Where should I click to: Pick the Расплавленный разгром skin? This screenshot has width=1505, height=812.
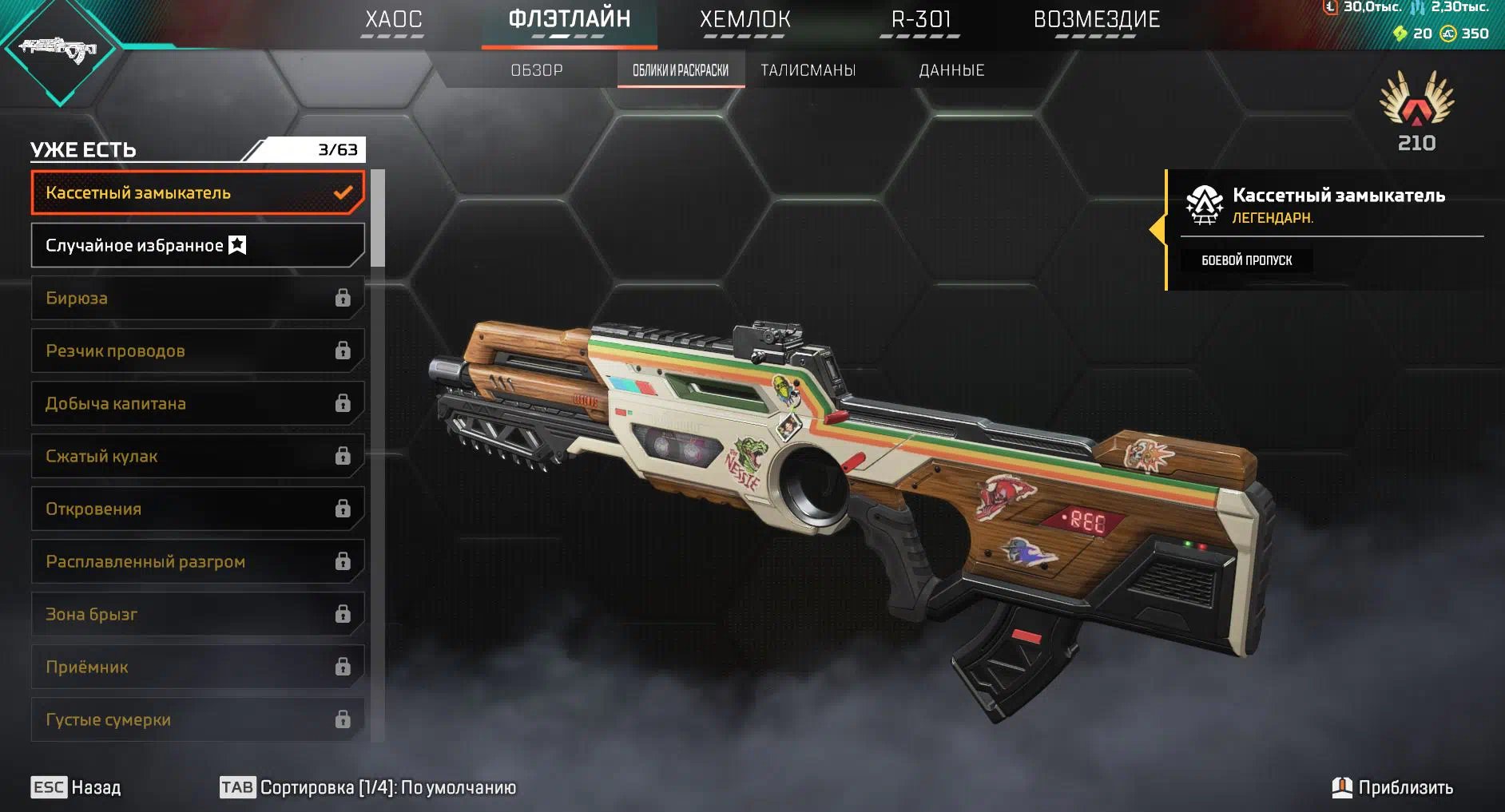coord(197,561)
